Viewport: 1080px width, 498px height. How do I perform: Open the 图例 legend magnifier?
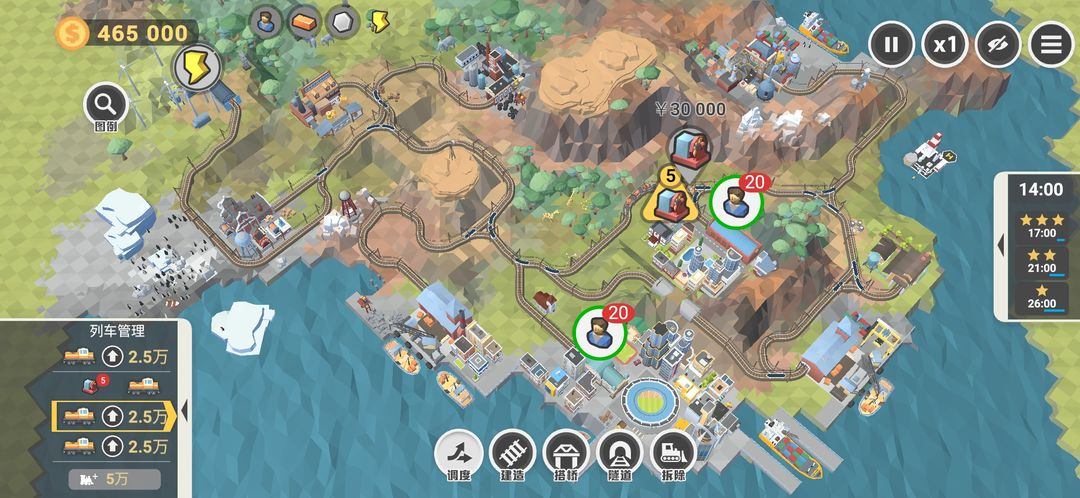[105, 103]
